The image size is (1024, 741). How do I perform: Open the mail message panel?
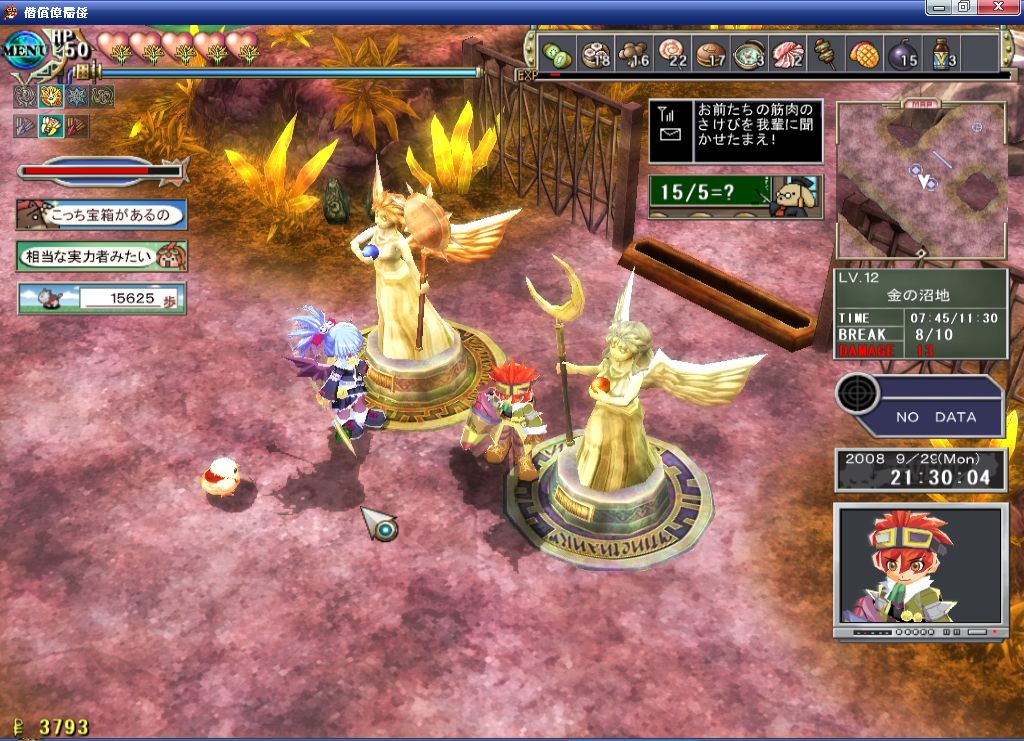pyautogui.click(x=735, y=131)
